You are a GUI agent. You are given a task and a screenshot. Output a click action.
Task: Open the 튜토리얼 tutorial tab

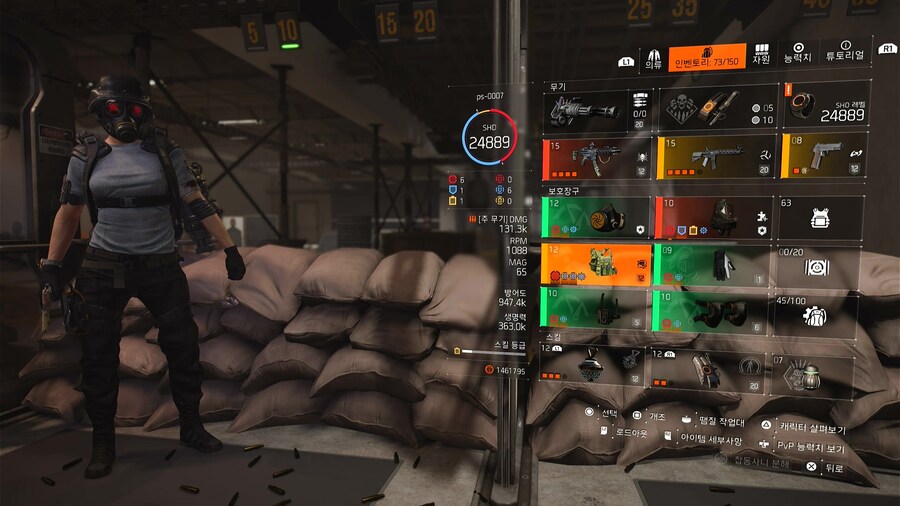[845, 54]
